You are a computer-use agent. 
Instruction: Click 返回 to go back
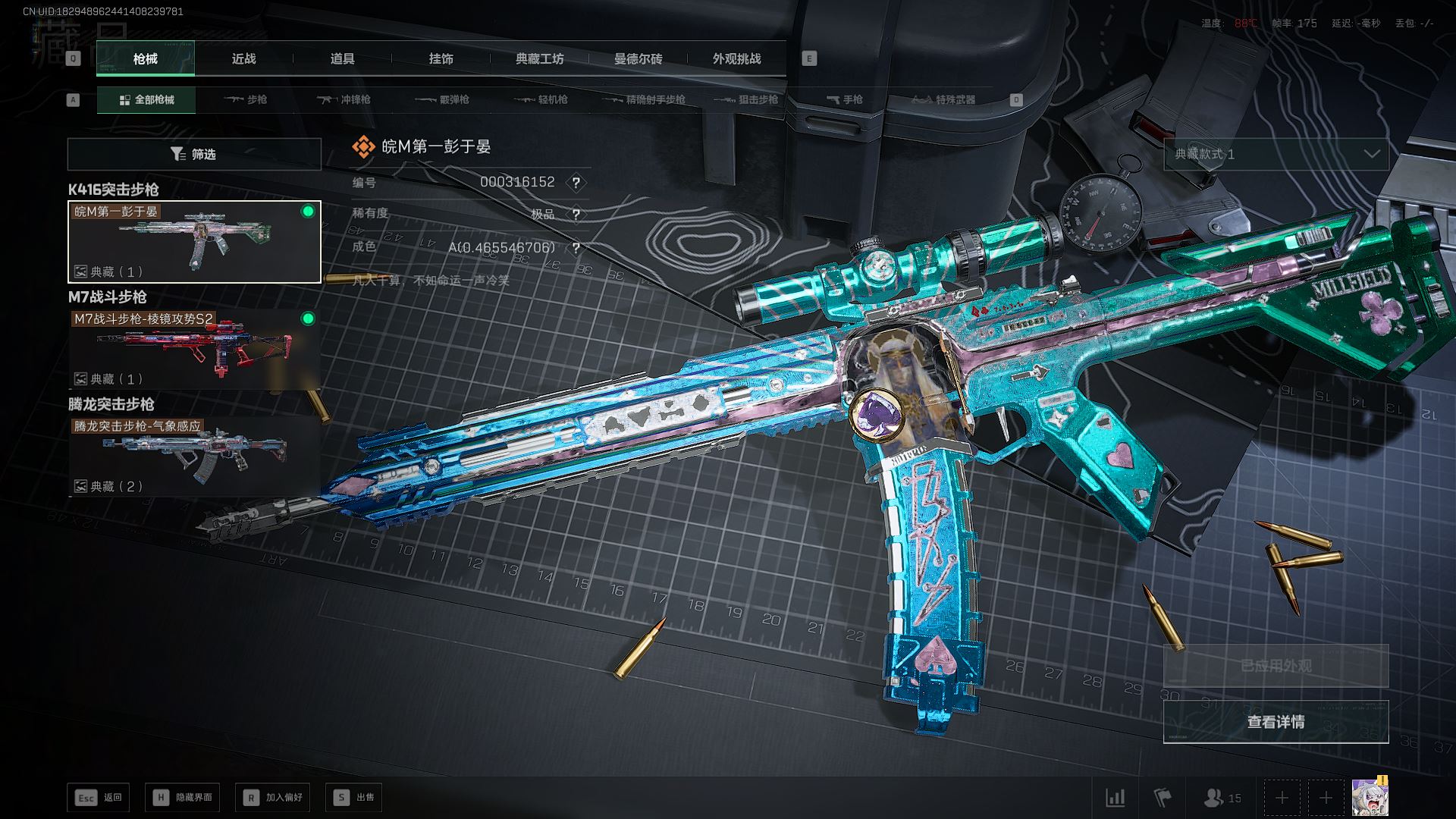pyautogui.click(x=98, y=798)
